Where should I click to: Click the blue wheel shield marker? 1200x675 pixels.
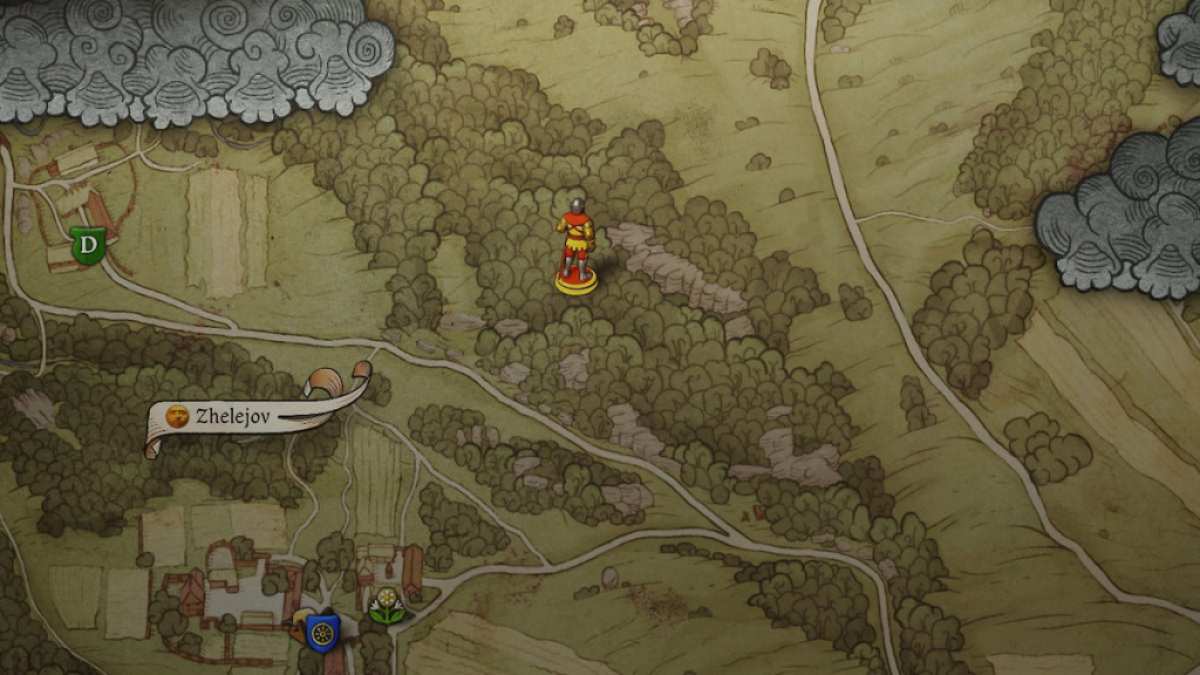[322, 632]
